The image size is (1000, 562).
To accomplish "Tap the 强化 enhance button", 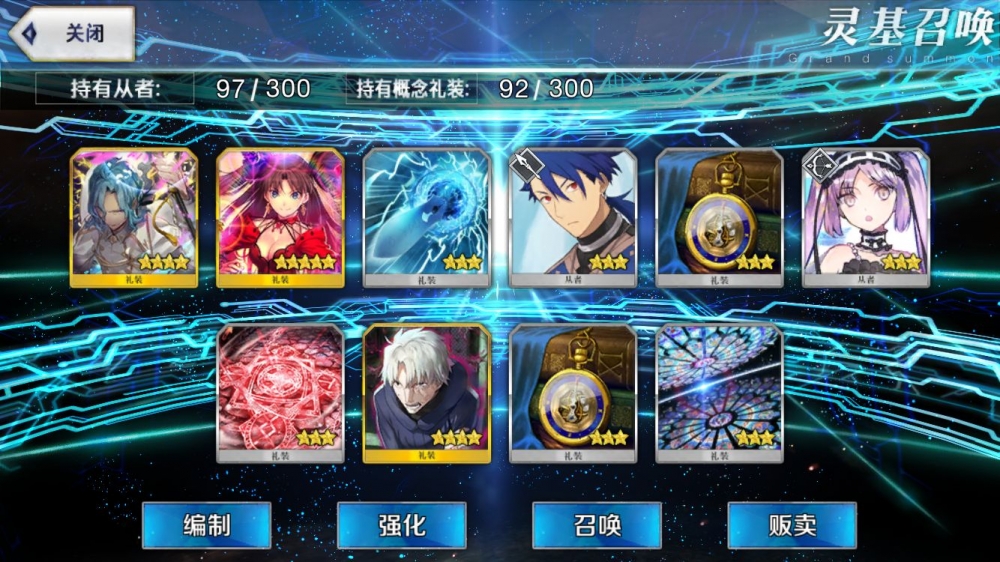I will pyautogui.click(x=401, y=525).
